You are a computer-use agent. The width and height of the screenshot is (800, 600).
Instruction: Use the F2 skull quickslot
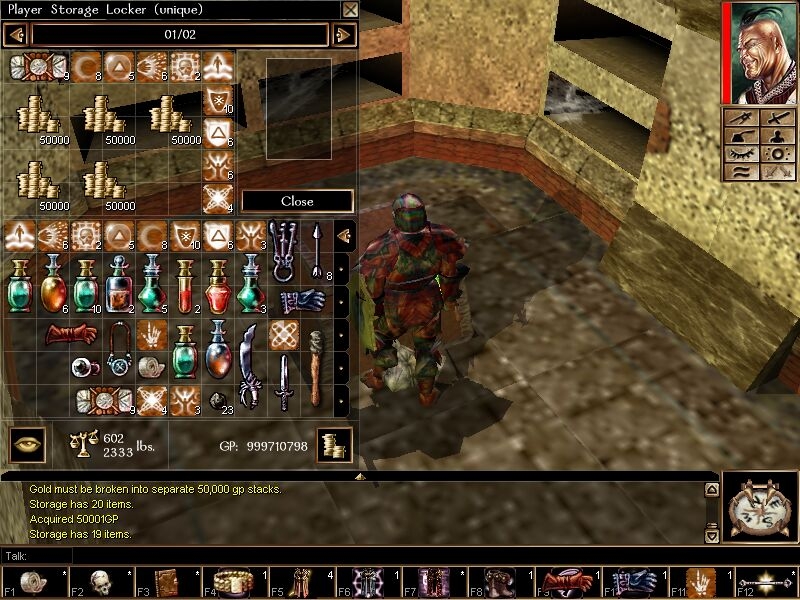(100, 582)
